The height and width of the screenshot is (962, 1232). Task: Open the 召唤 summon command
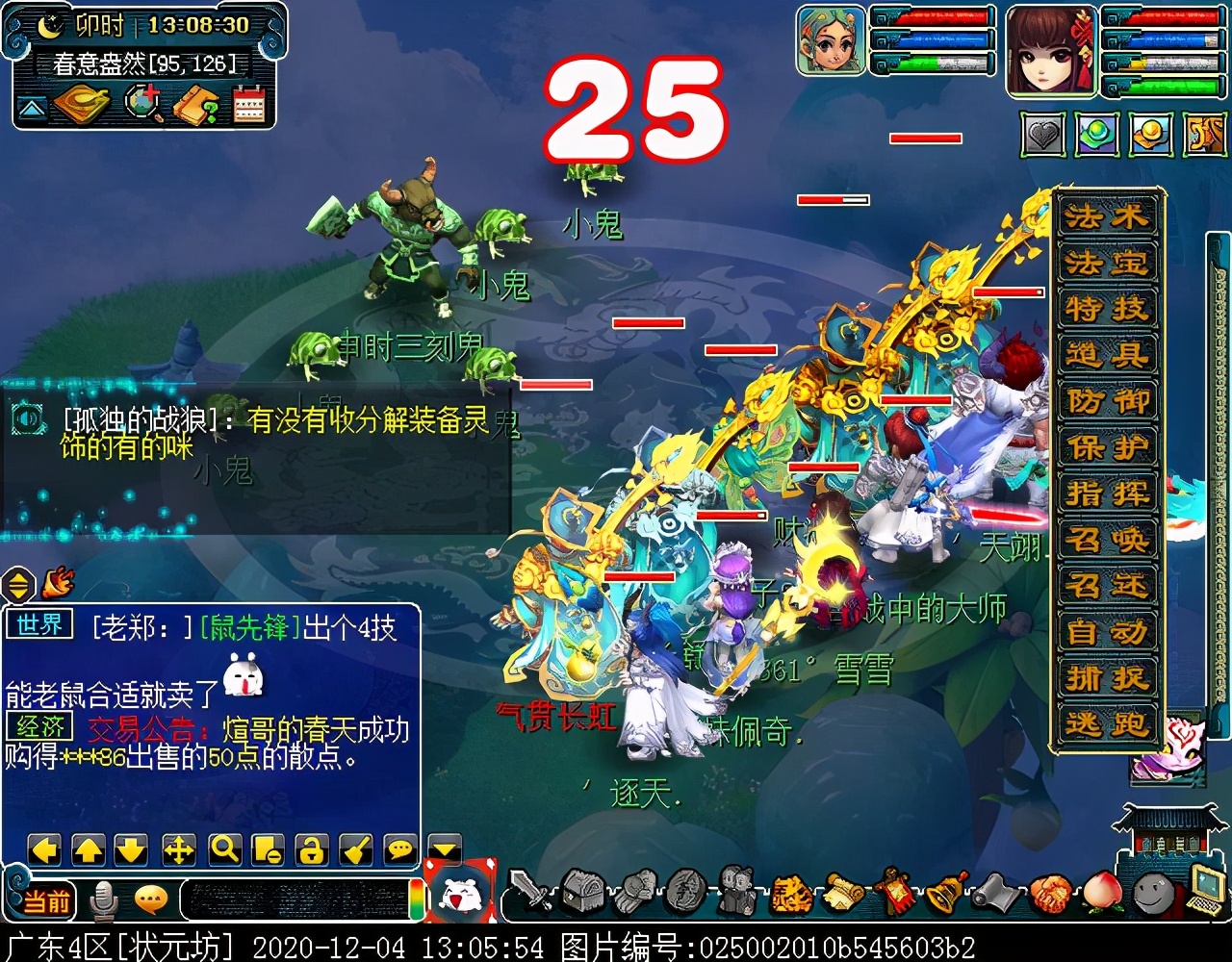pos(1107,540)
